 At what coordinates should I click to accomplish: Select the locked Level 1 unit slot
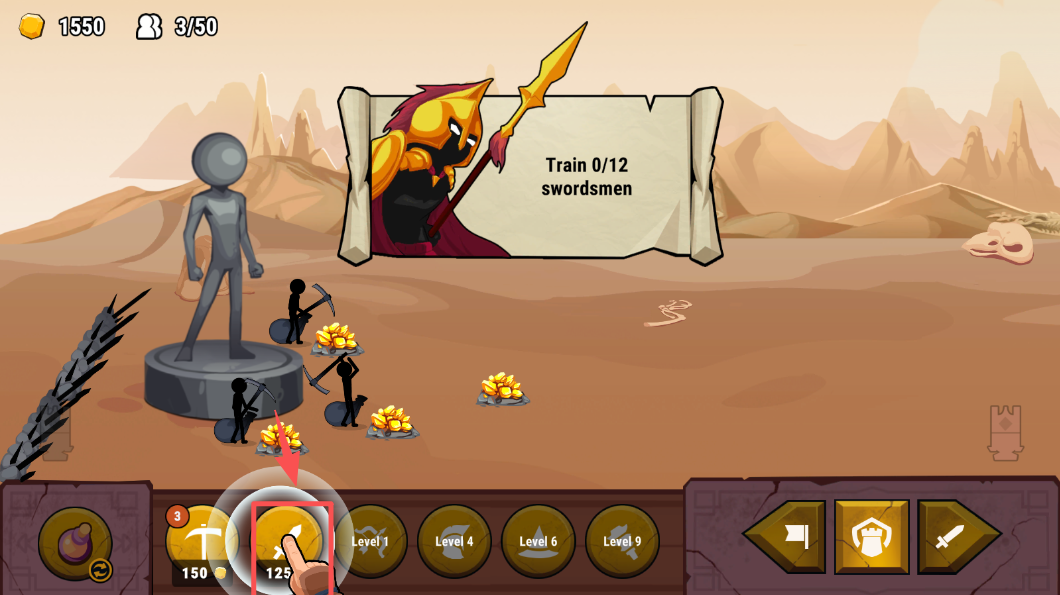tap(370, 541)
